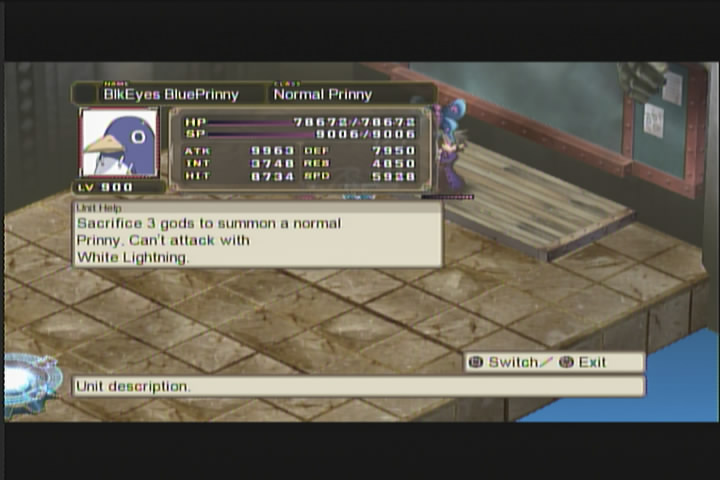Select the Prinny character portrait
Viewport: 720px width, 480px height.
pyautogui.click(x=119, y=143)
